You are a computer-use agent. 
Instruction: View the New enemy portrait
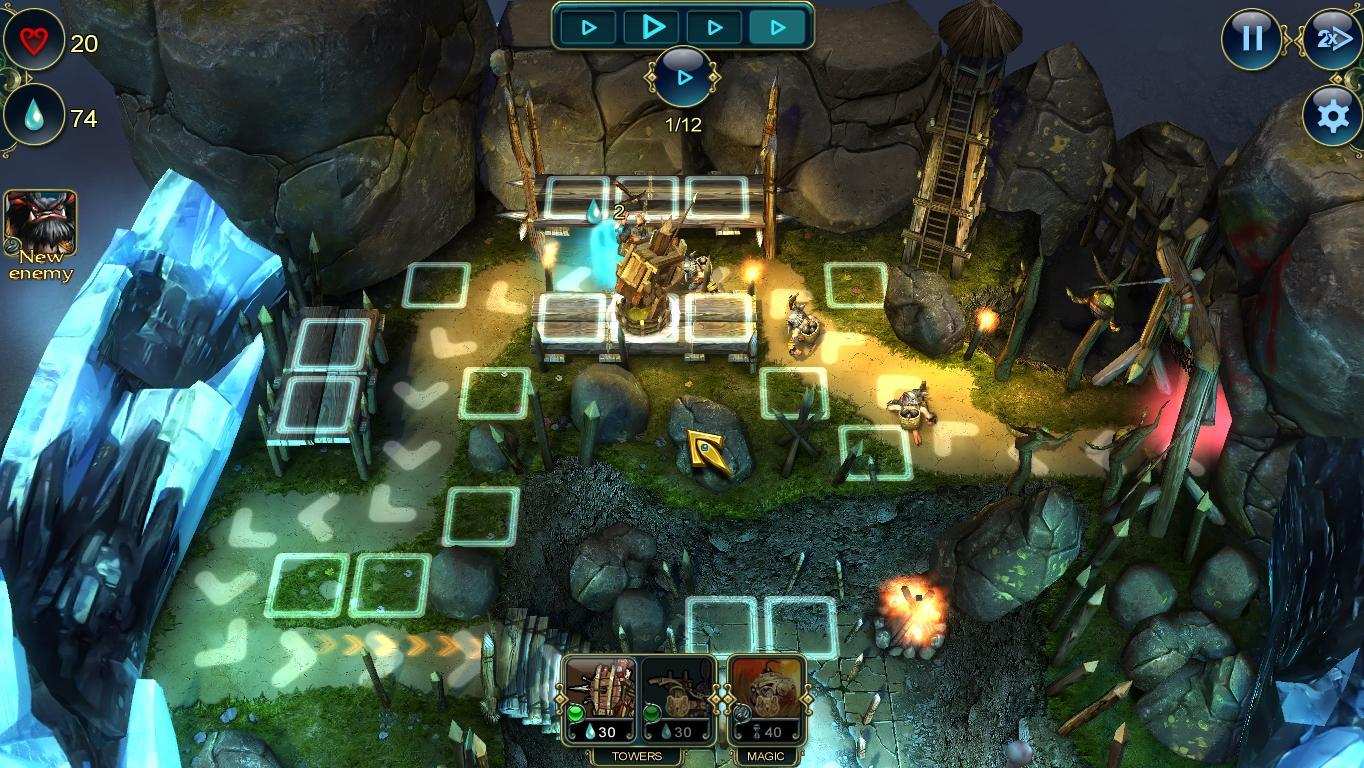[x=40, y=224]
